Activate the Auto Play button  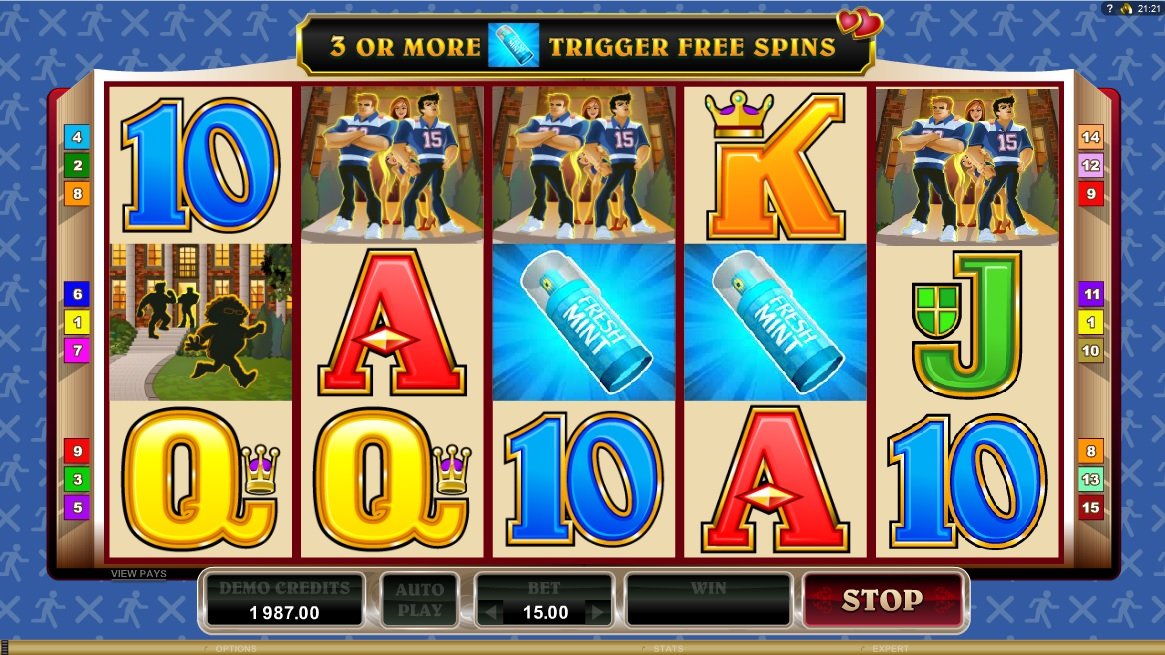point(419,600)
